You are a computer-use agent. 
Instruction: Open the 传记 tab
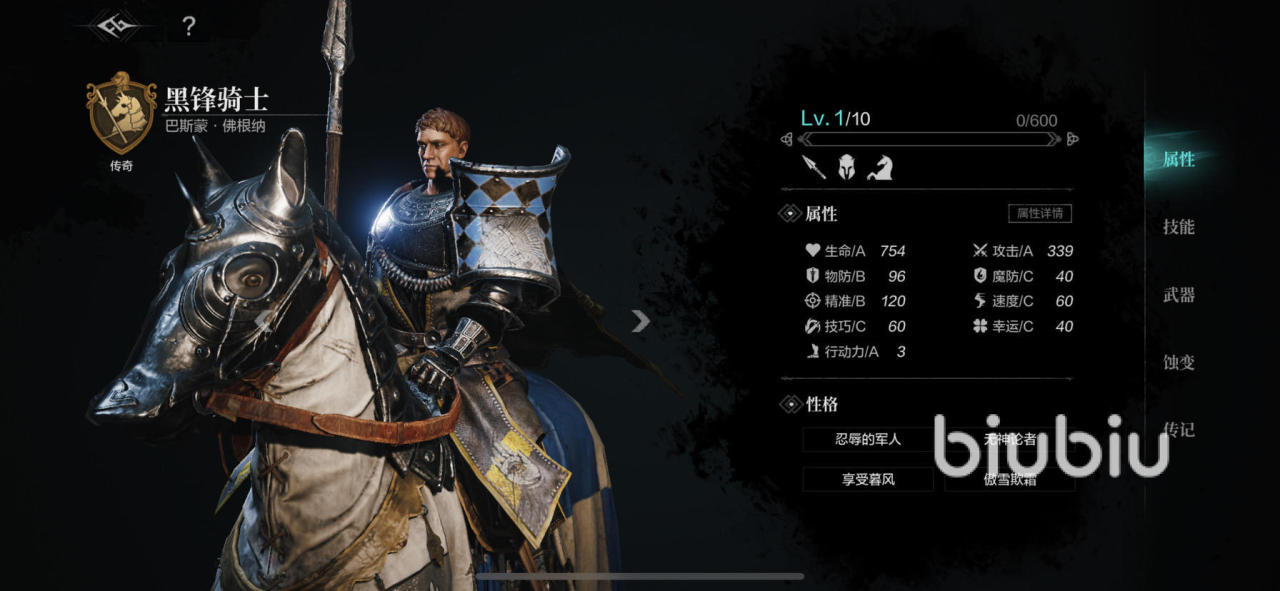tap(1179, 430)
